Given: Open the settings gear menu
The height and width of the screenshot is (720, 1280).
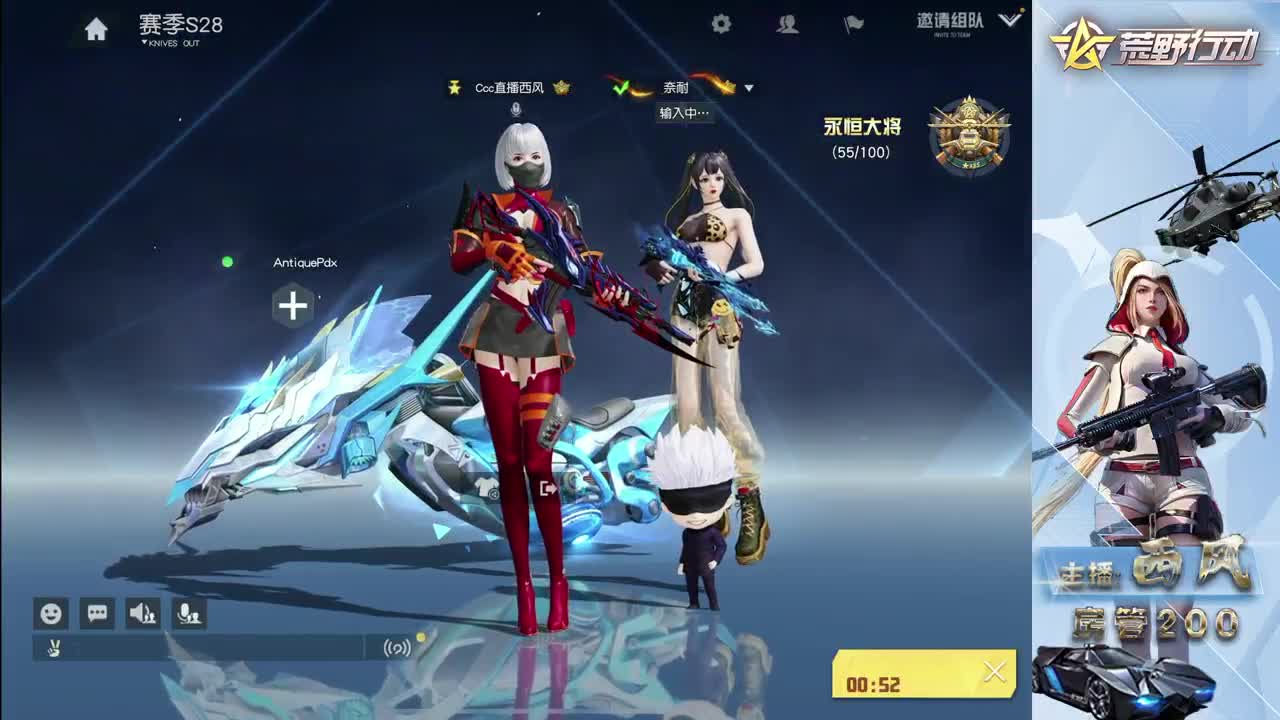Looking at the screenshot, I should [722, 22].
